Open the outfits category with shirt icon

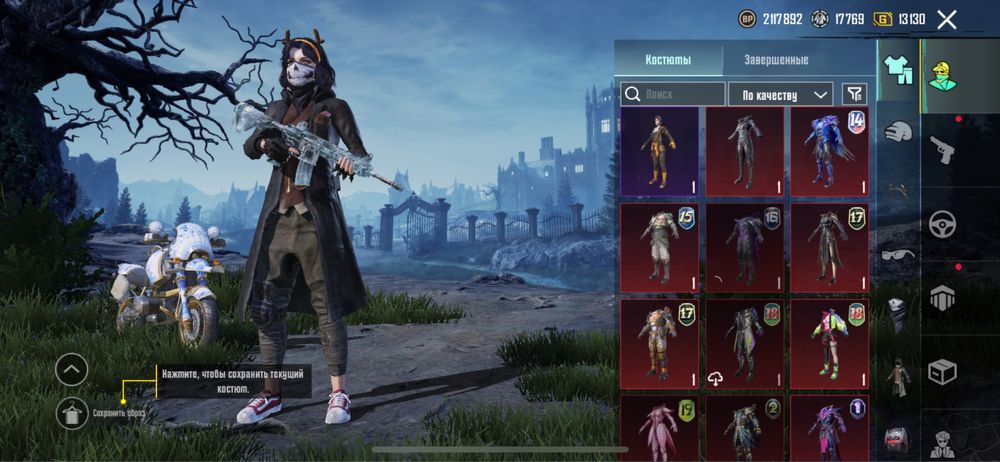(898, 70)
